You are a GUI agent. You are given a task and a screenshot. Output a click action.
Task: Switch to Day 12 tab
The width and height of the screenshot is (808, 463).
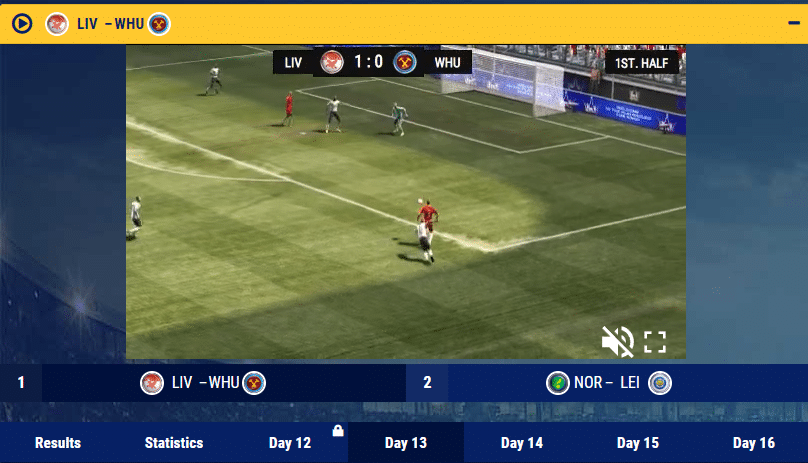pyautogui.click(x=290, y=443)
